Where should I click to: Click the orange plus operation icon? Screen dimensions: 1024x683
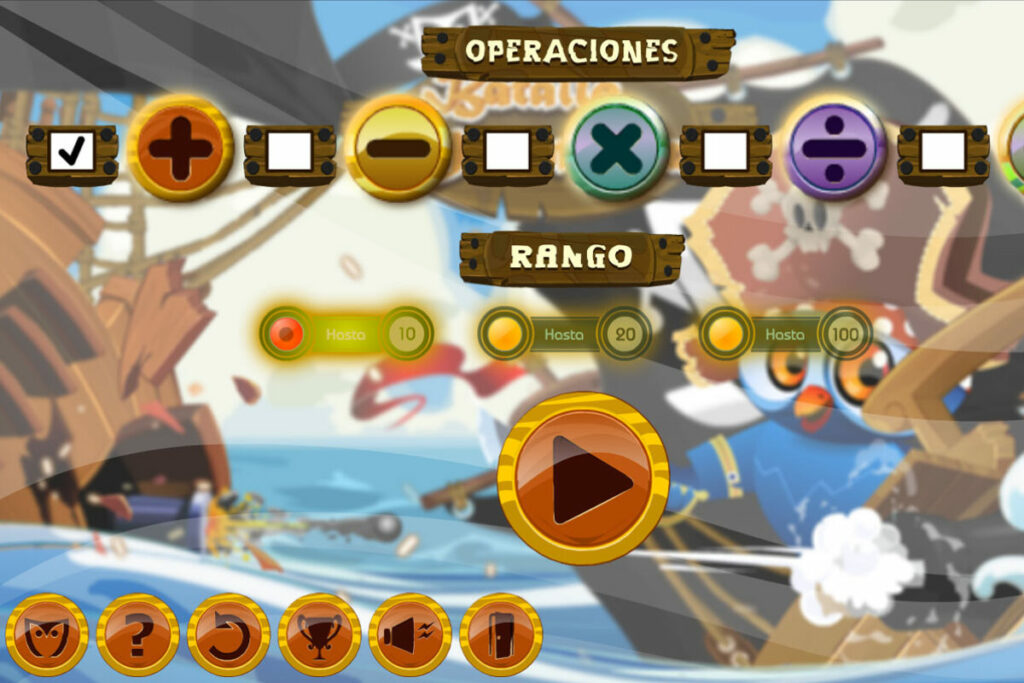[x=180, y=148]
